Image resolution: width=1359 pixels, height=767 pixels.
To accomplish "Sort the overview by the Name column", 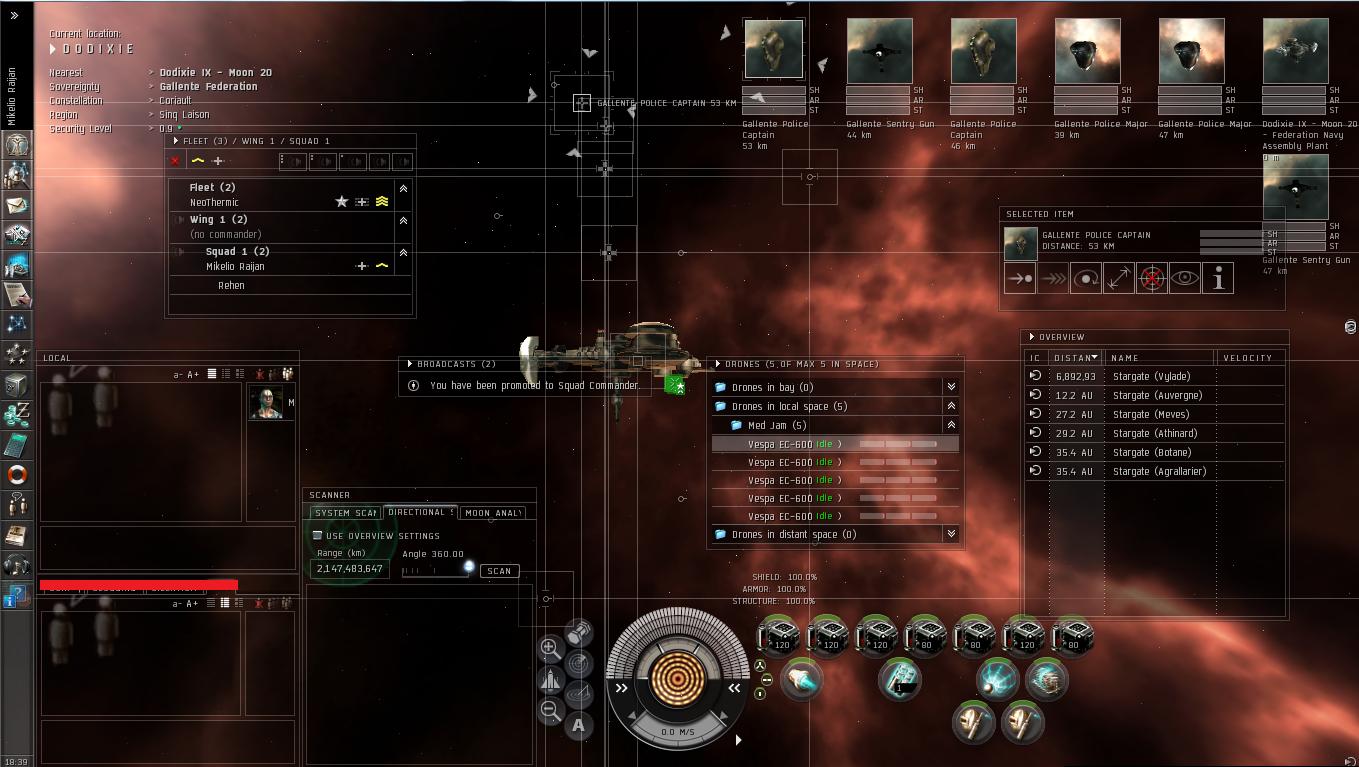I will (x=1160, y=358).
